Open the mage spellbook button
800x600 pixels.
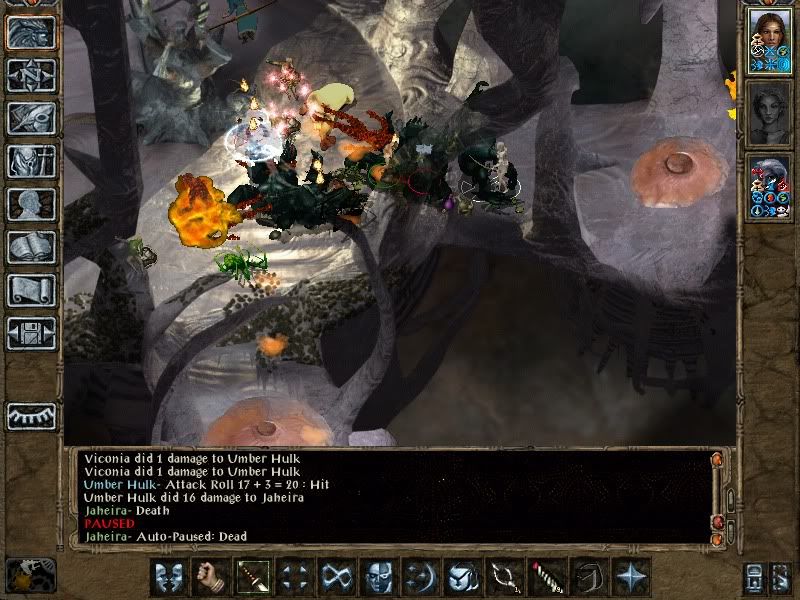tap(31, 247)
